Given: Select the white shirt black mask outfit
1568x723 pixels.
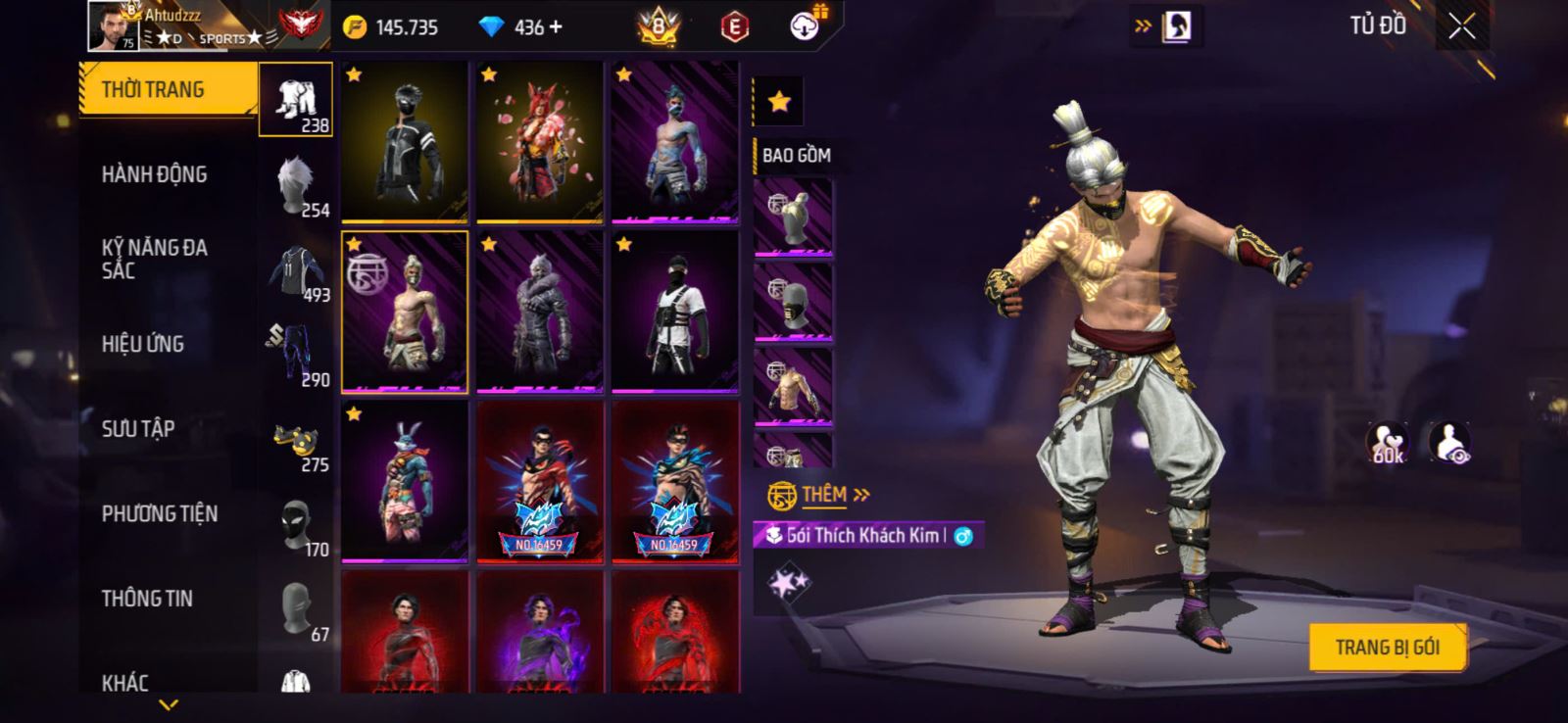Looking at the screenshot, I should point(674,313).
